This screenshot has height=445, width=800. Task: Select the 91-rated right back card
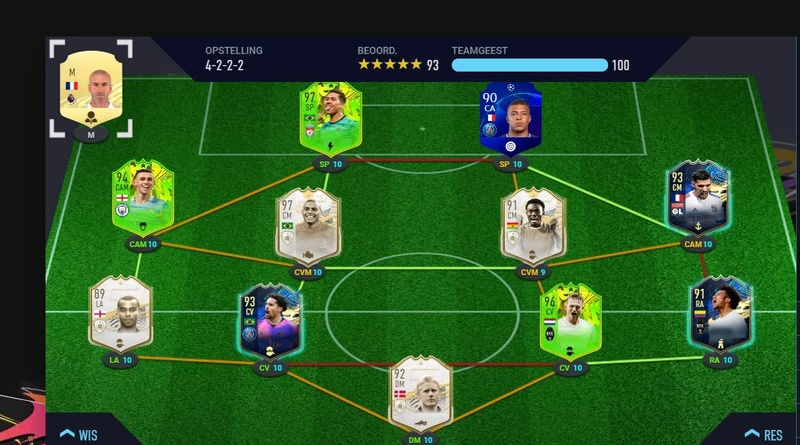(x=718, y=312)
